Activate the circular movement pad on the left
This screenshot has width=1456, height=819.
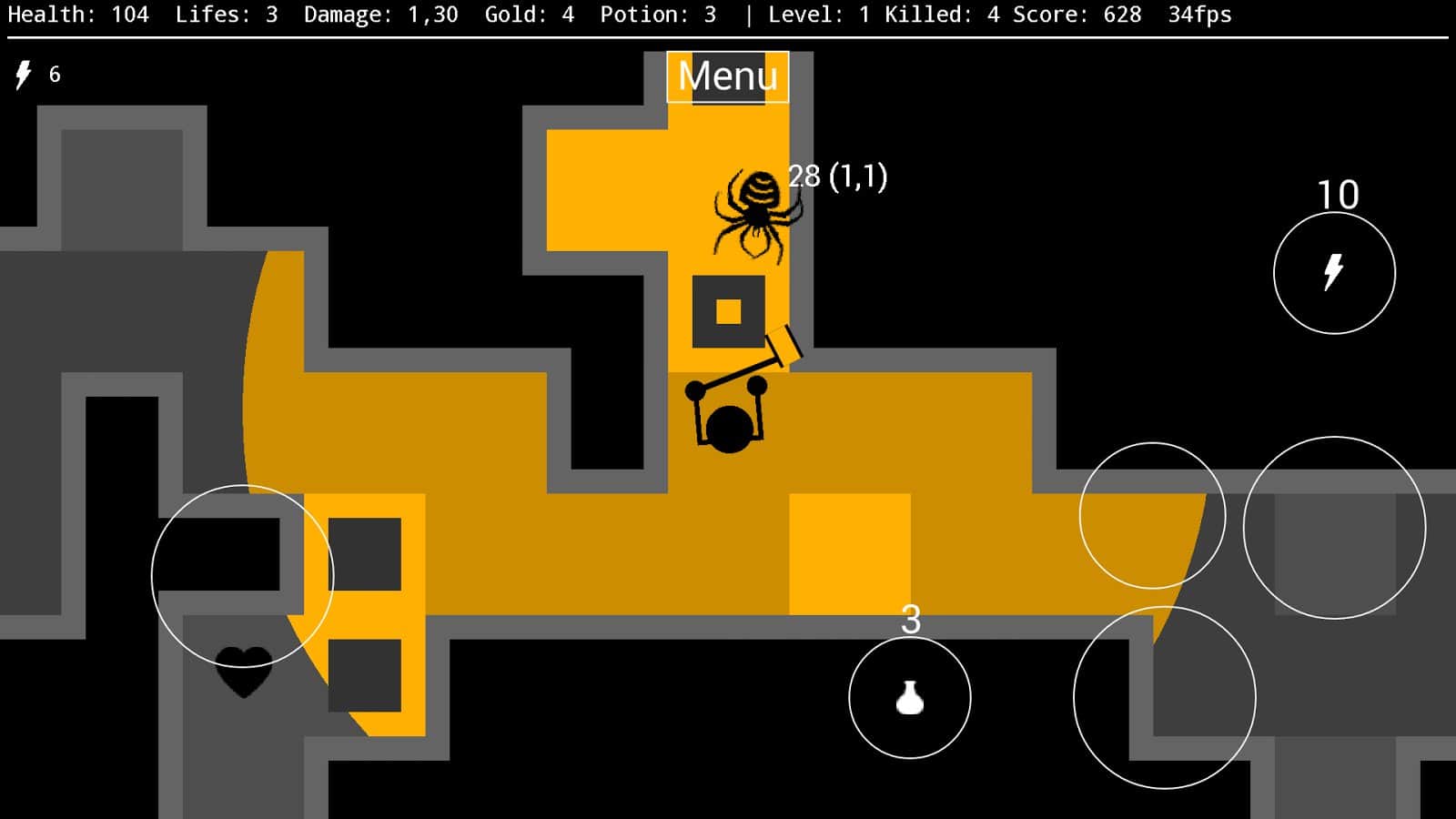click(241, 571)
